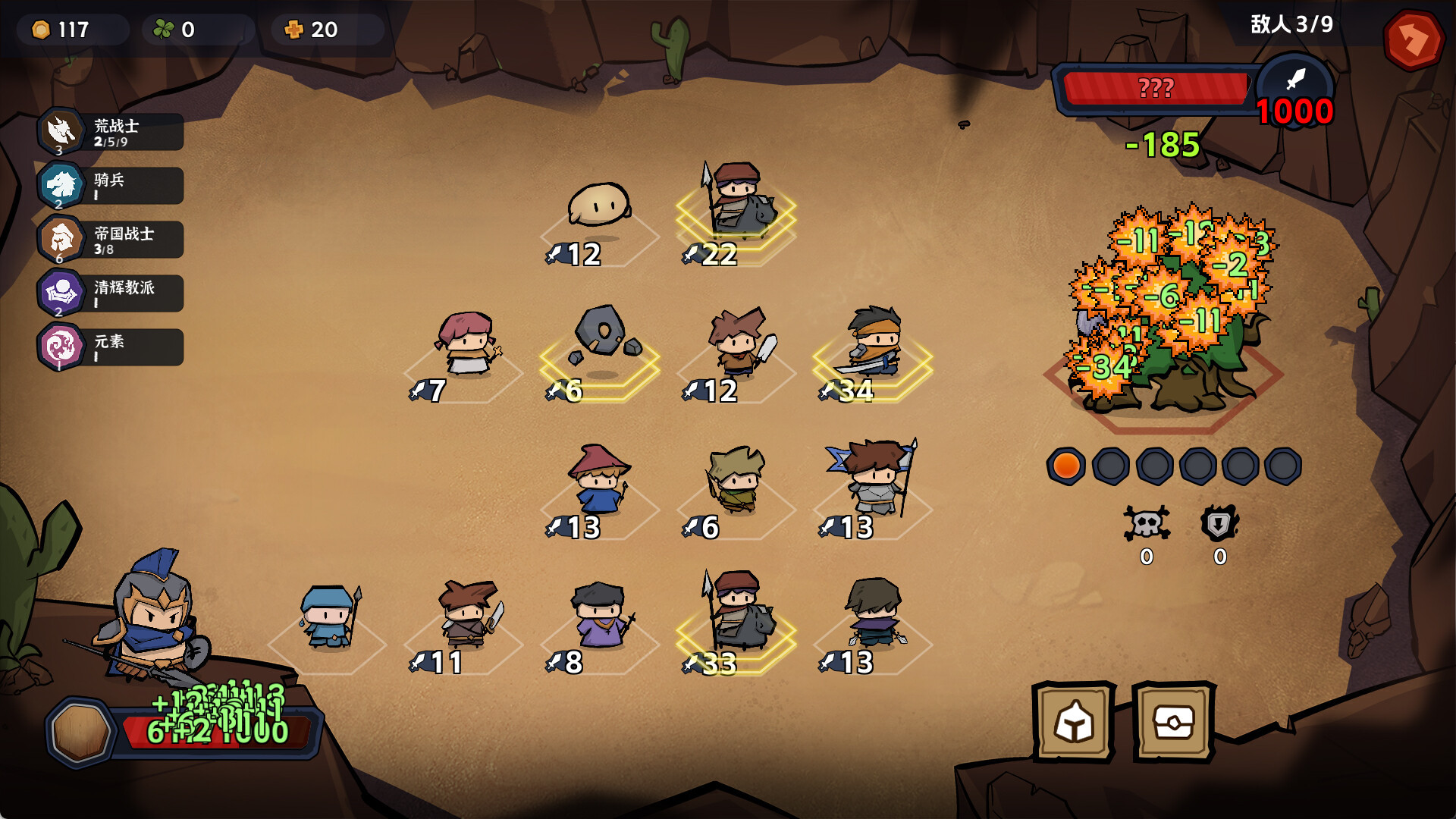View the 元素 synergy entry
This screenshot has width=1456, height=819.
click(111, 347)
